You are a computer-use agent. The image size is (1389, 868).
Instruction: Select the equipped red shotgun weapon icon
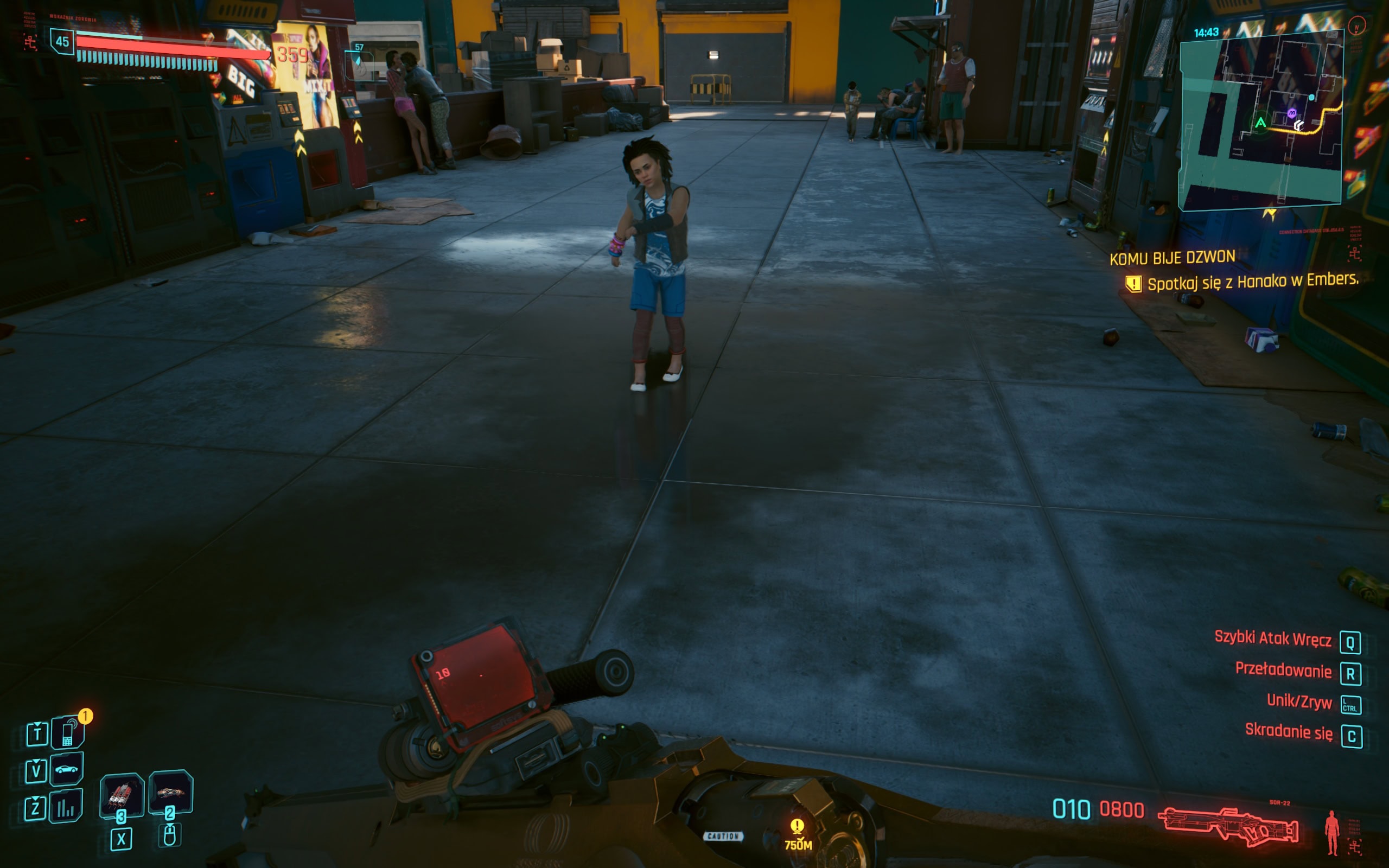click(x=1227, y=826)
